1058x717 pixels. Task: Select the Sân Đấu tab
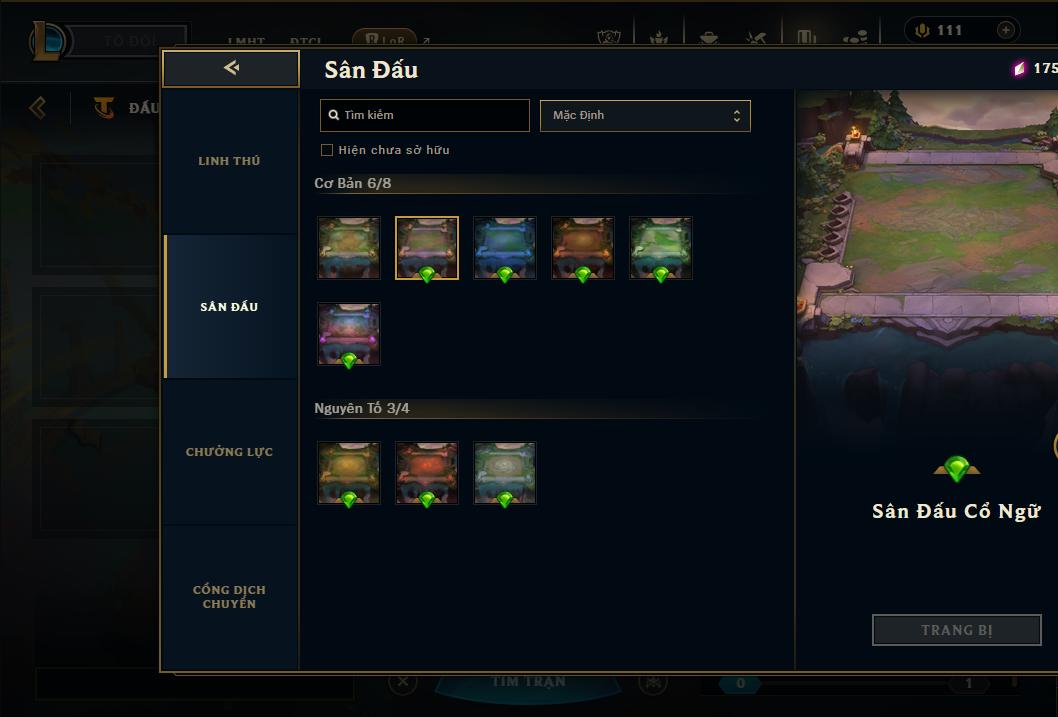point(229,307)
